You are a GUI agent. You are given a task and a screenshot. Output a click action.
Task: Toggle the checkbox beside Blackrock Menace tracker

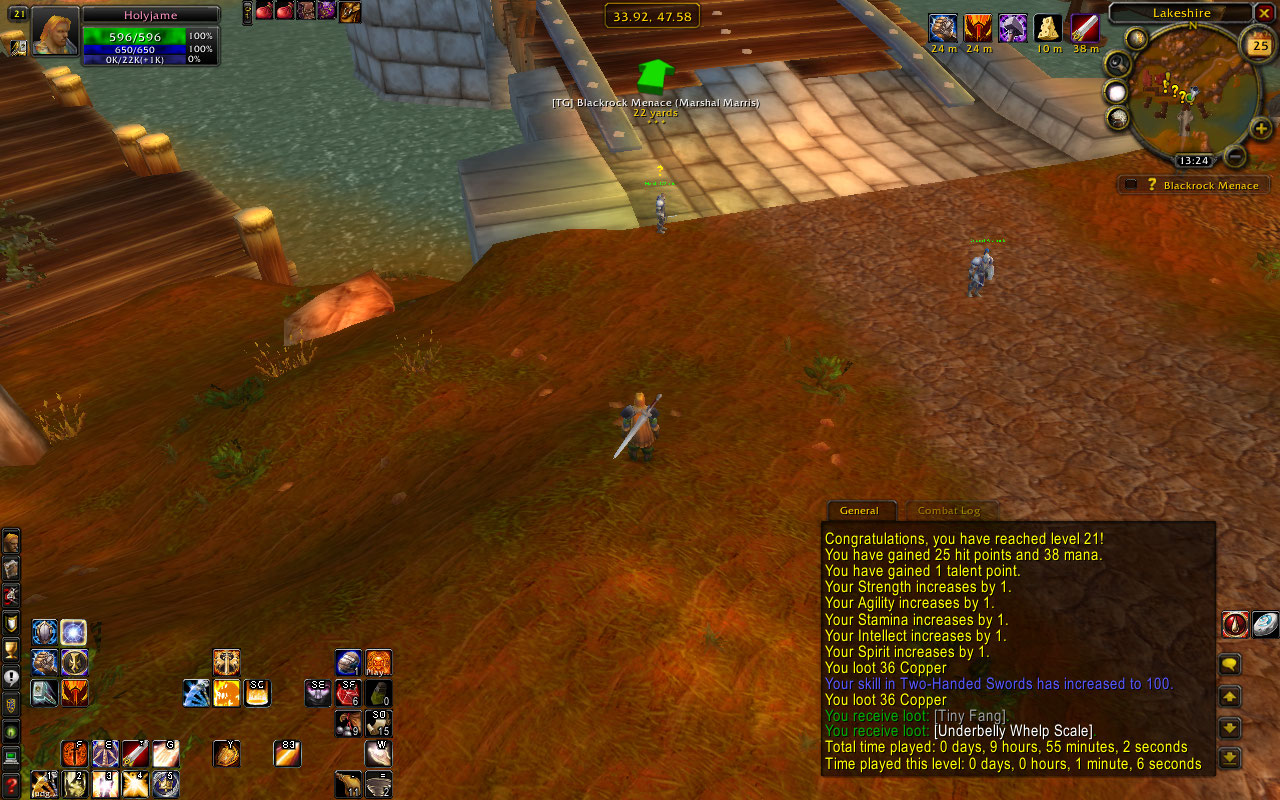coord(1131,182)
